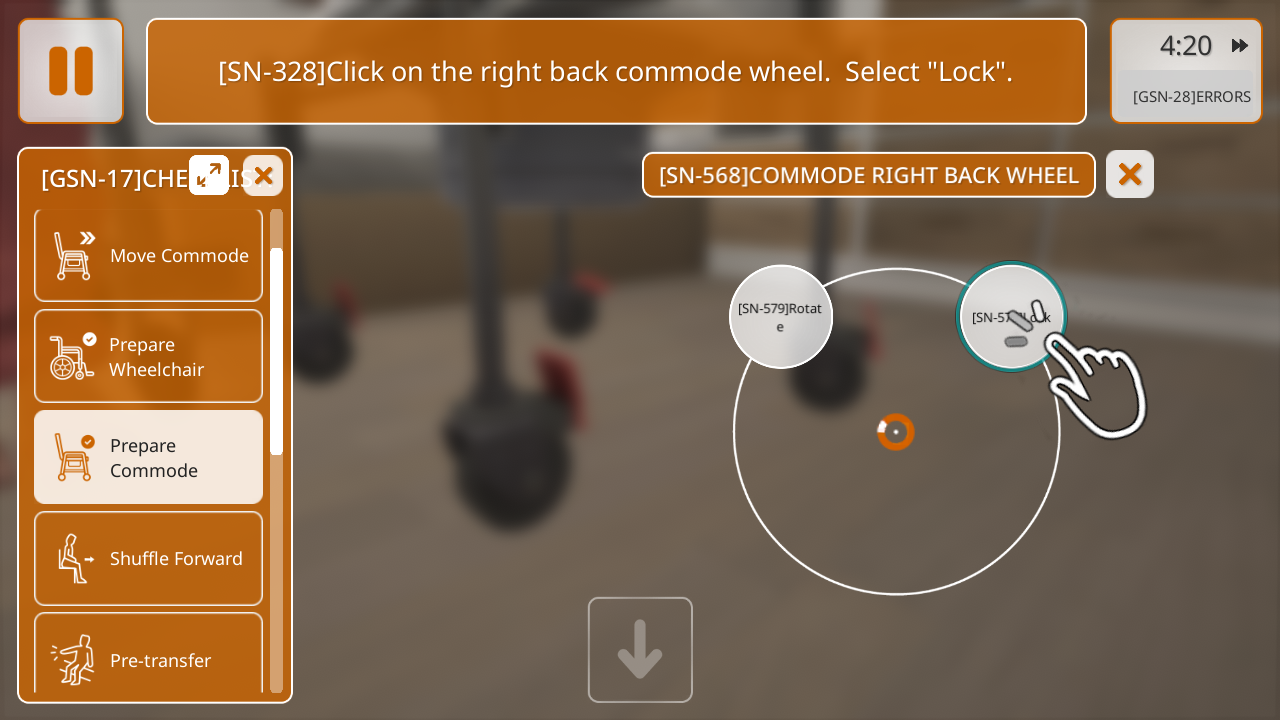Viewport: 1280px width, 720px height.
Task: Select the Prepare Wheelchair checklist item
Action: coord(149,356)
